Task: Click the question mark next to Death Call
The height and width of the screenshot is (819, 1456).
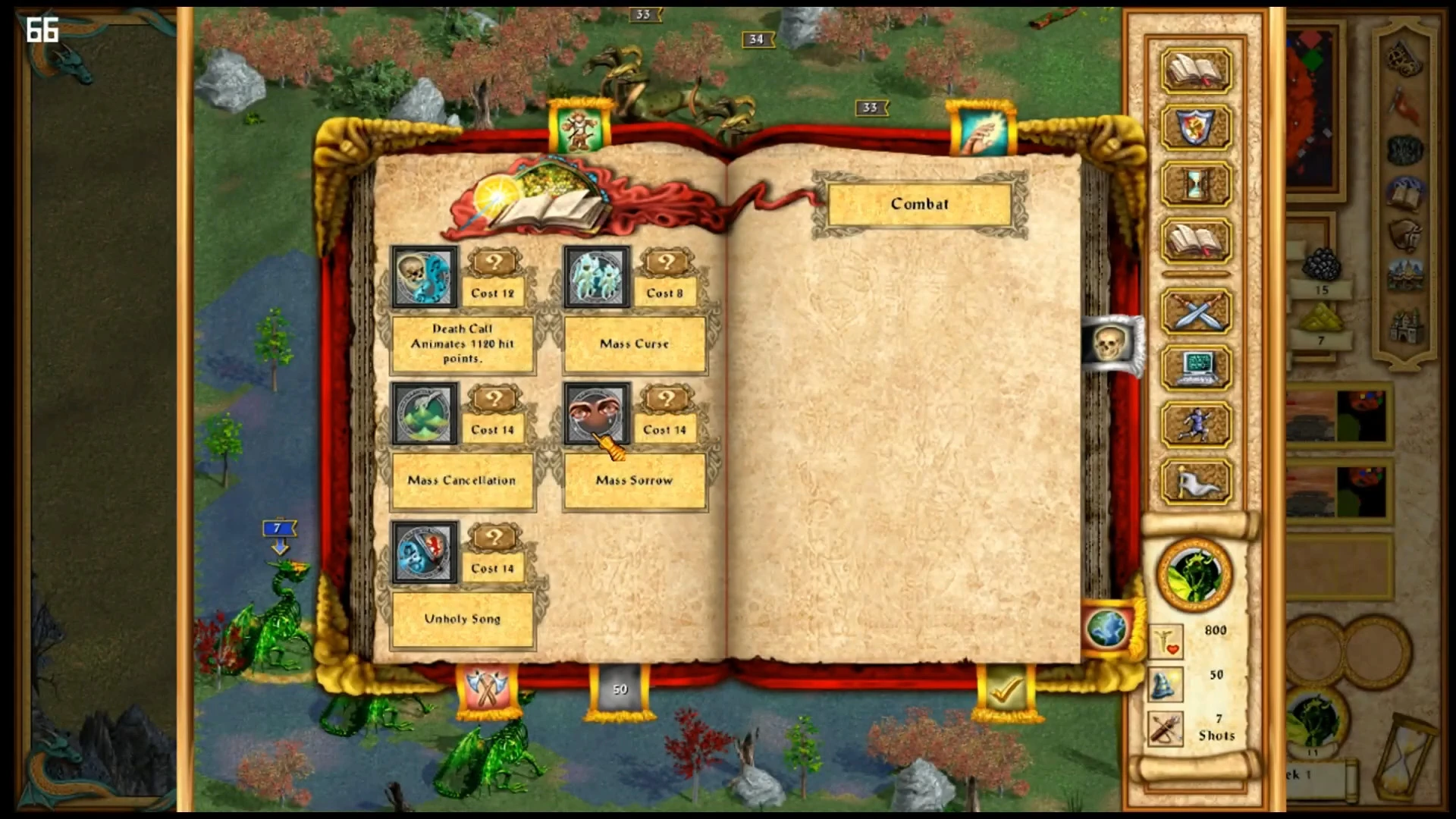Action: (x=494, y=263)
